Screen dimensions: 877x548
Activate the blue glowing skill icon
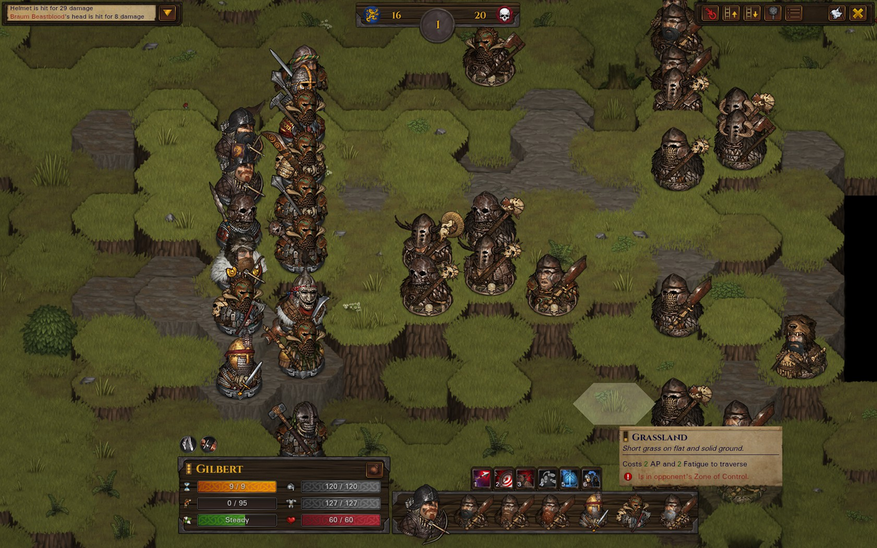pos(569,479)
